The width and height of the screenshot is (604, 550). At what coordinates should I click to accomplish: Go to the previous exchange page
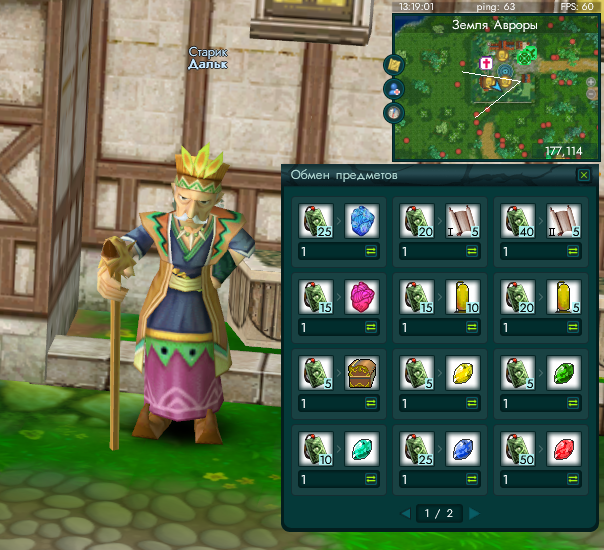coord(406,514)
